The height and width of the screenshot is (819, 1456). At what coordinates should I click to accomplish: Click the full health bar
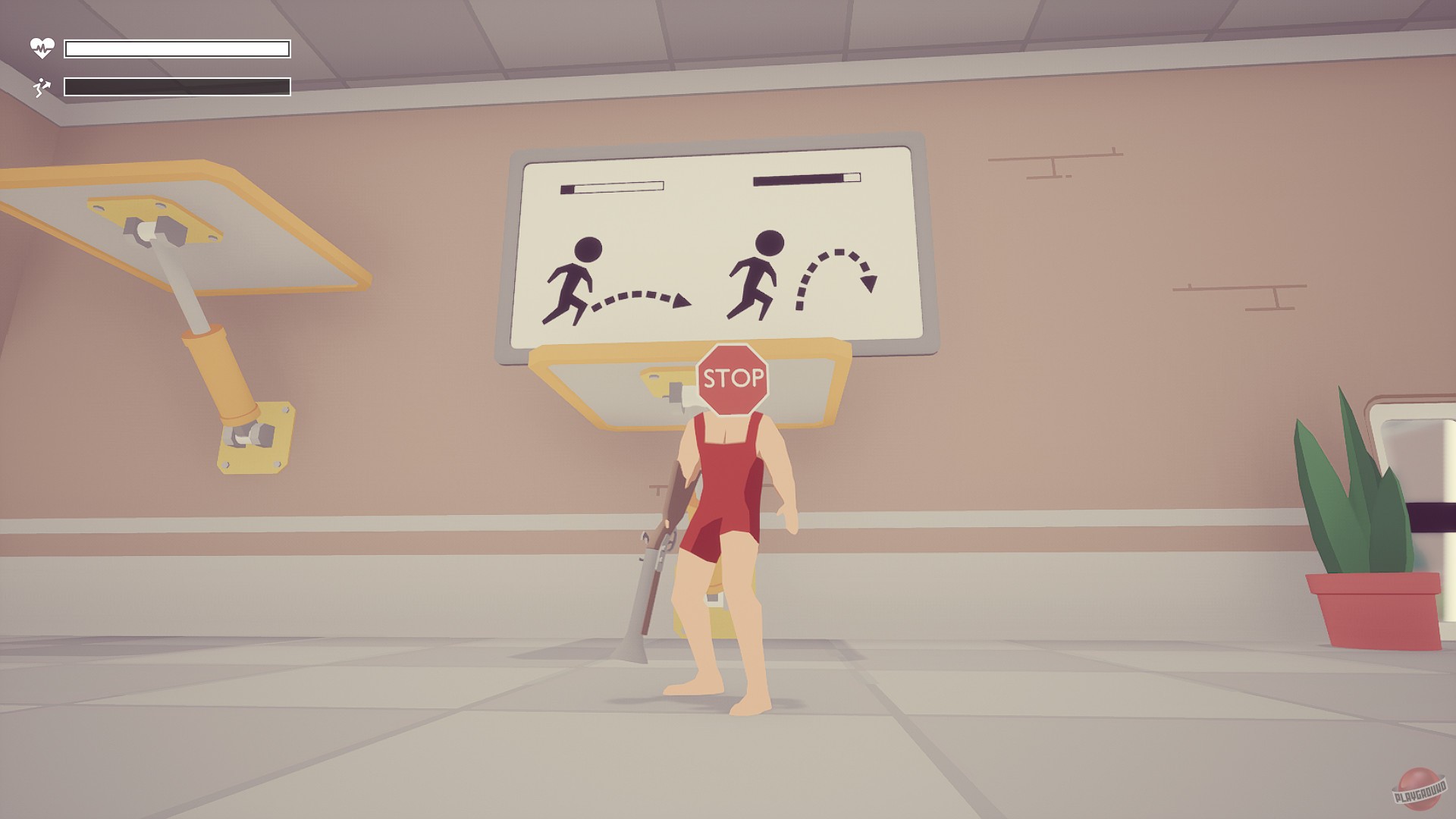178,48
